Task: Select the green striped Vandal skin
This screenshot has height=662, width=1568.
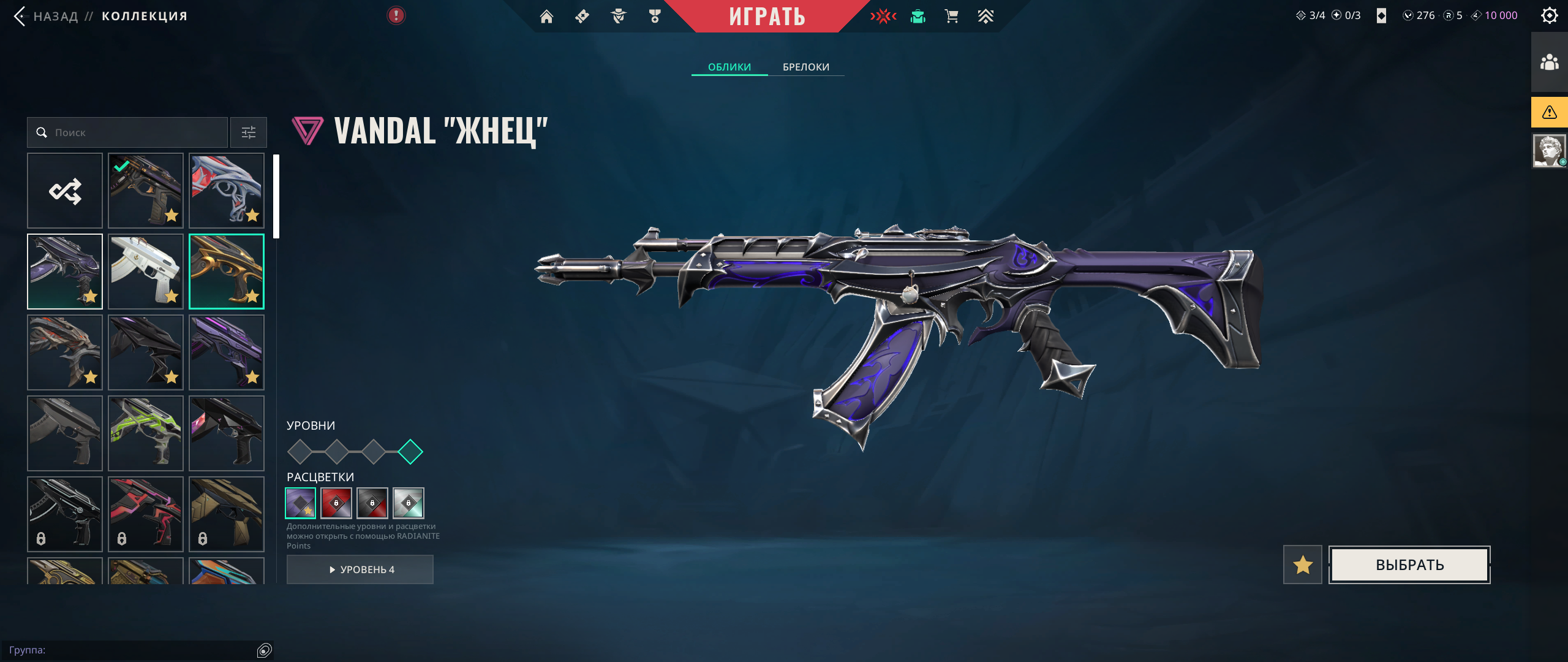Action: [x=146, y=433]
